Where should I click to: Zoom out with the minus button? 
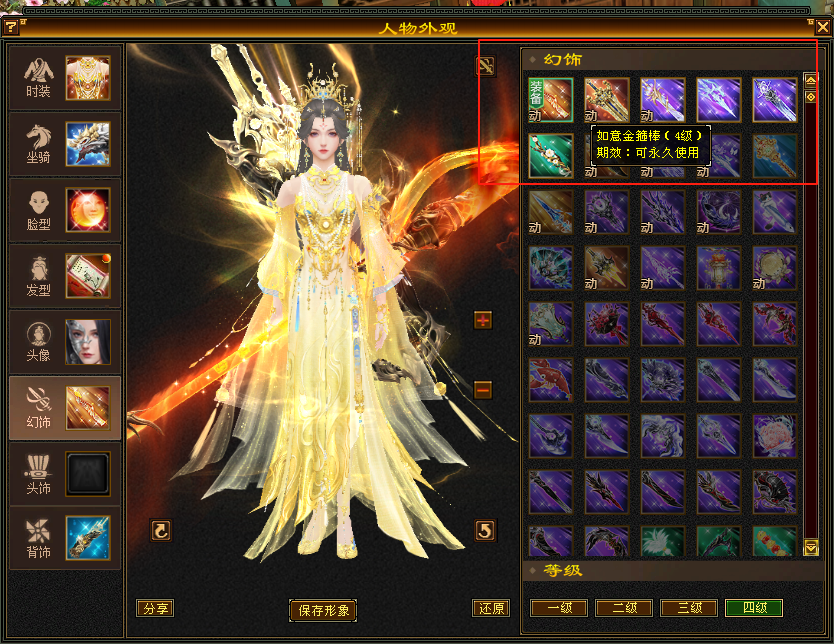pyautogui.click(x=483, y=389)
